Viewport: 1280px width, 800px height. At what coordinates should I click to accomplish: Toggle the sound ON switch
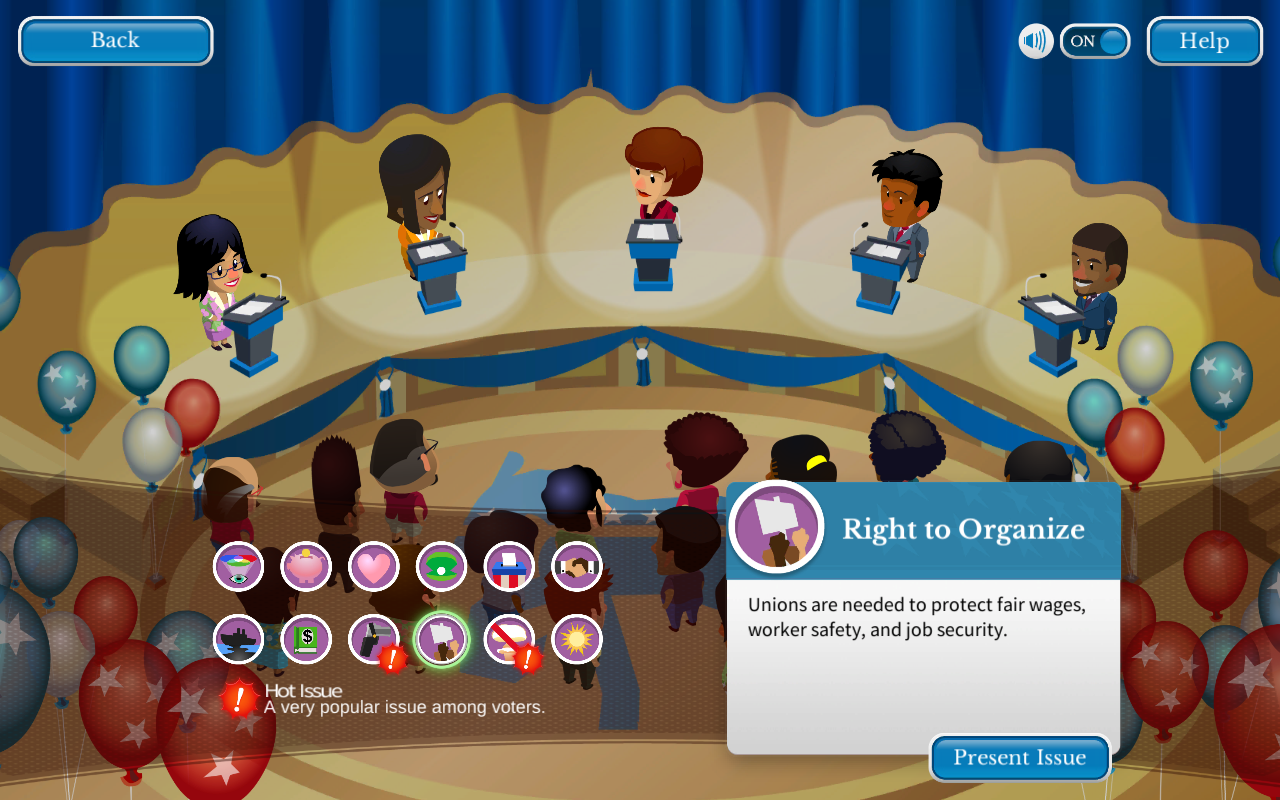(1095, 41)
